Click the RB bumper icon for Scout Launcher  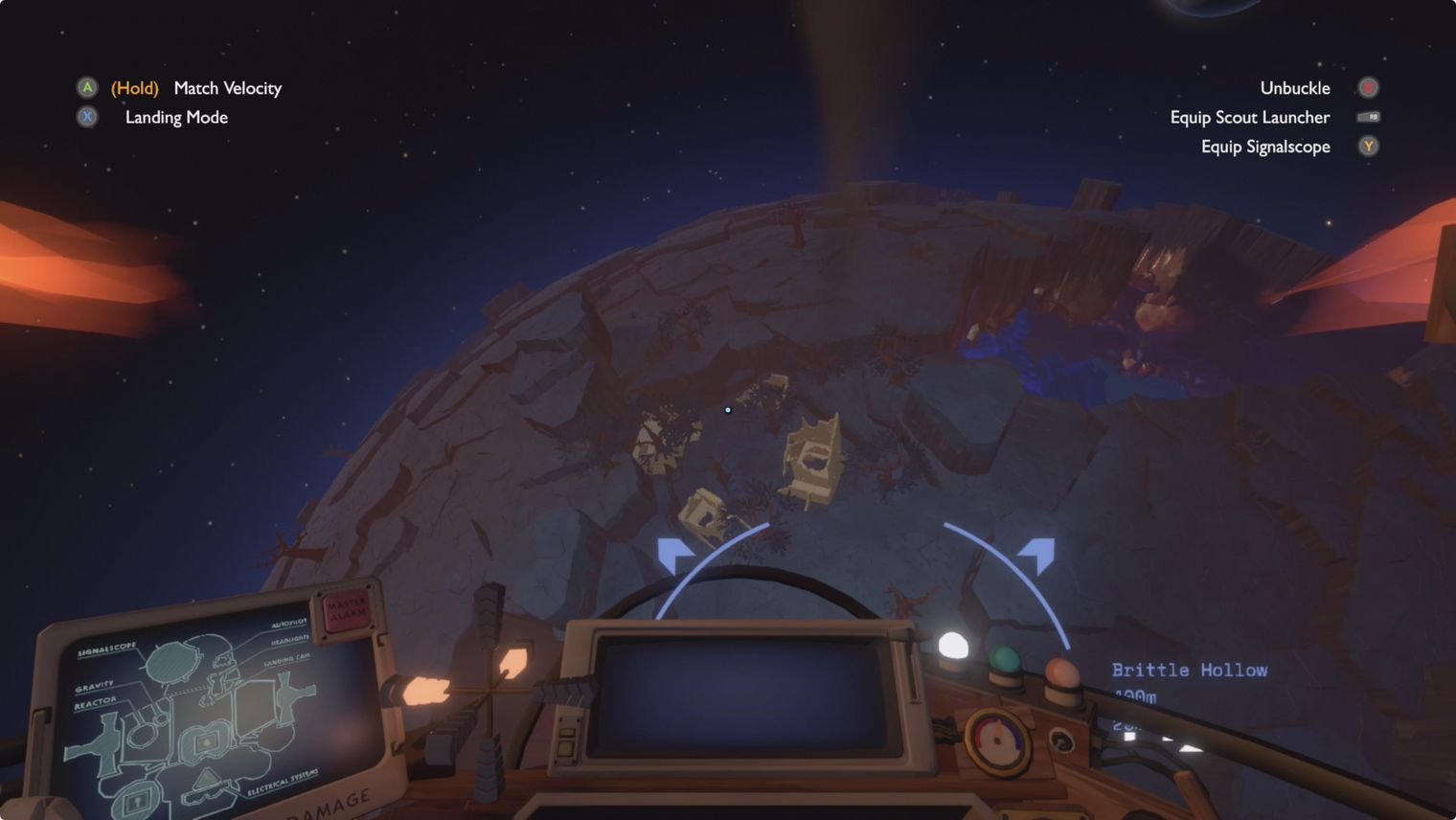coord(1370,117)
